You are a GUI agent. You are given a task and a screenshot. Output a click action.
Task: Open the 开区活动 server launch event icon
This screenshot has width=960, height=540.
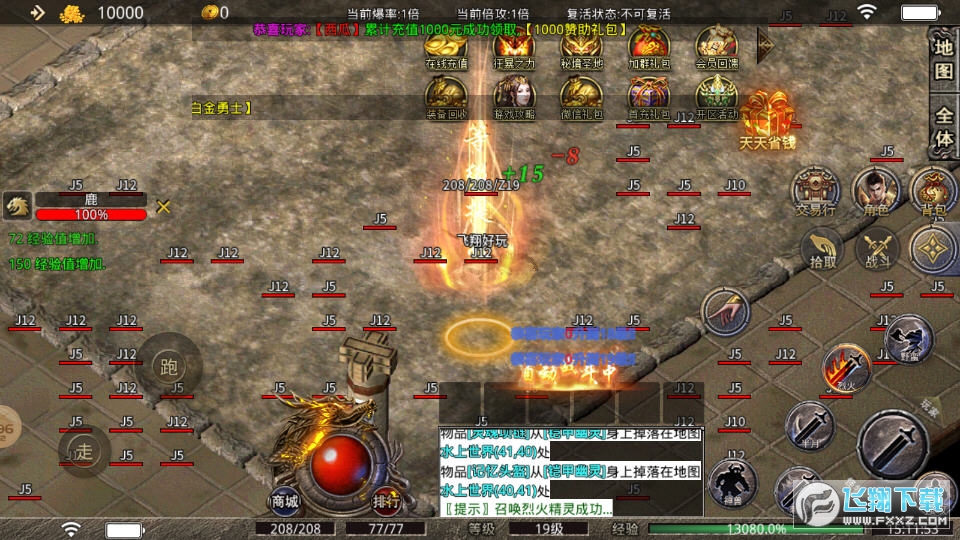pyautogui.click(x=716, y=97)
